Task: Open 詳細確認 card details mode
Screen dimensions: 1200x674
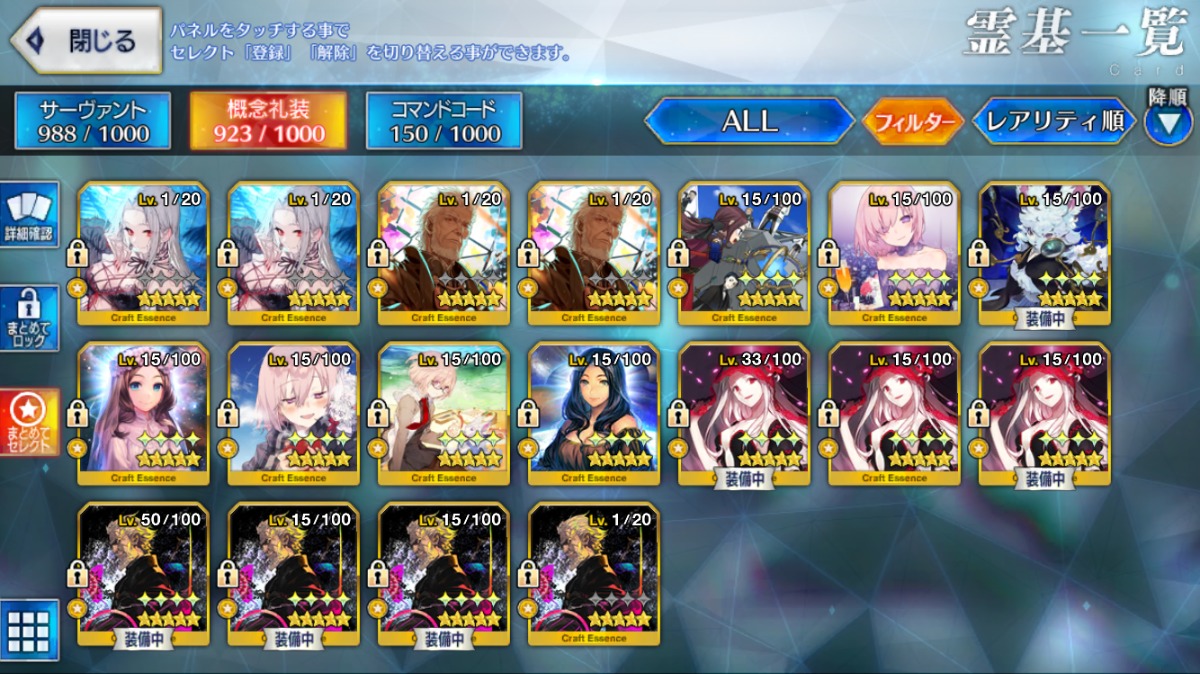Action: click(x=29, y=216)
